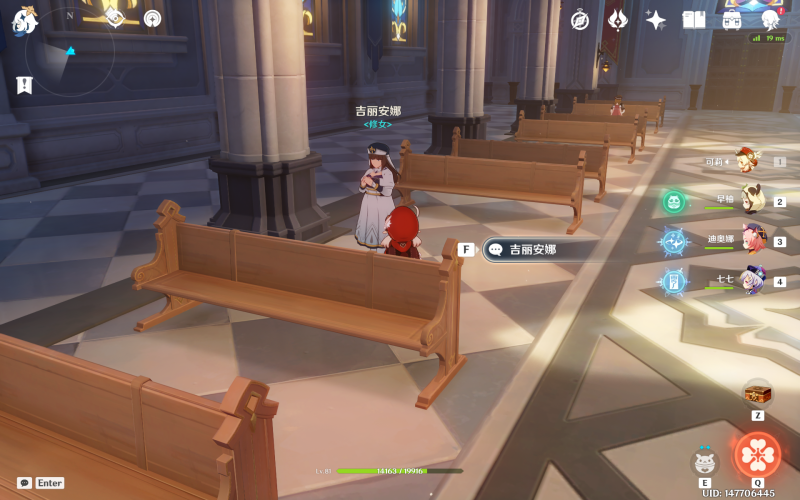Image resolution: width=800 pixels, height=500 pixels.
Task: Click the circular icon beside the minimap
Action: [x=152, y=18]
